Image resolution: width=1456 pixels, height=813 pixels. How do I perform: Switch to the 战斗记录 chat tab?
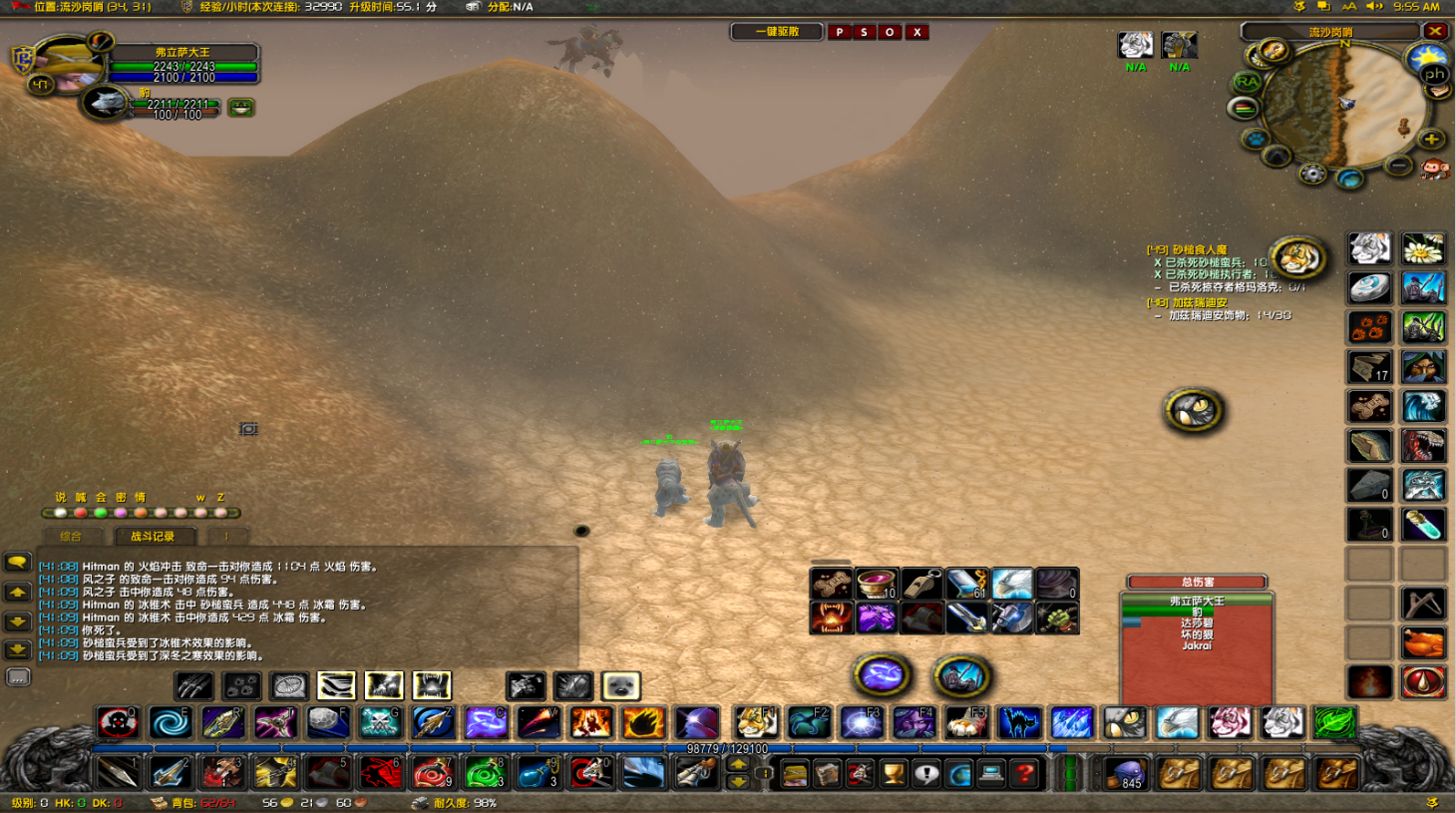152,537
